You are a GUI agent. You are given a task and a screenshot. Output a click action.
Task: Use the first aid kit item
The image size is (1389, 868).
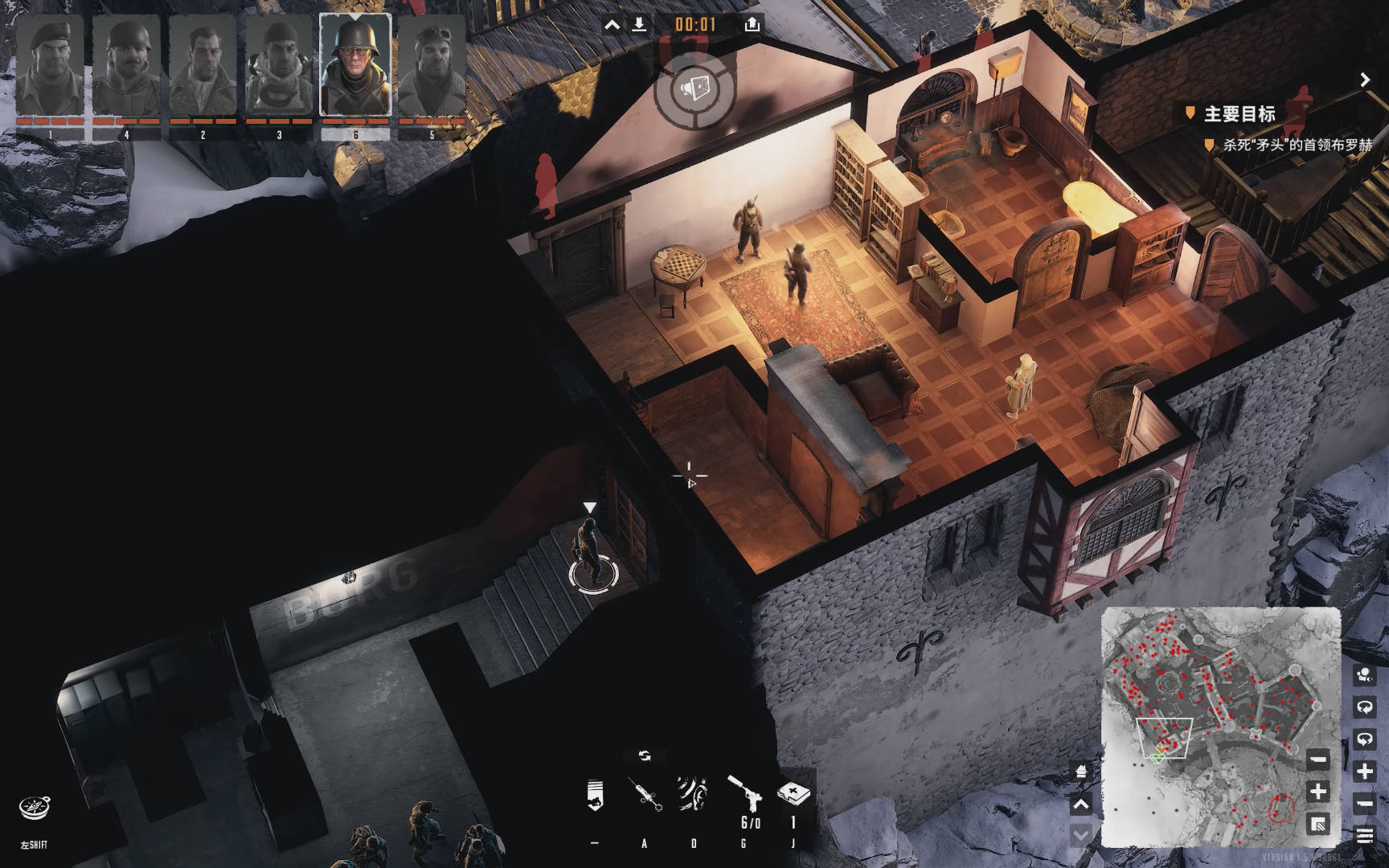(x=793, y=793)
